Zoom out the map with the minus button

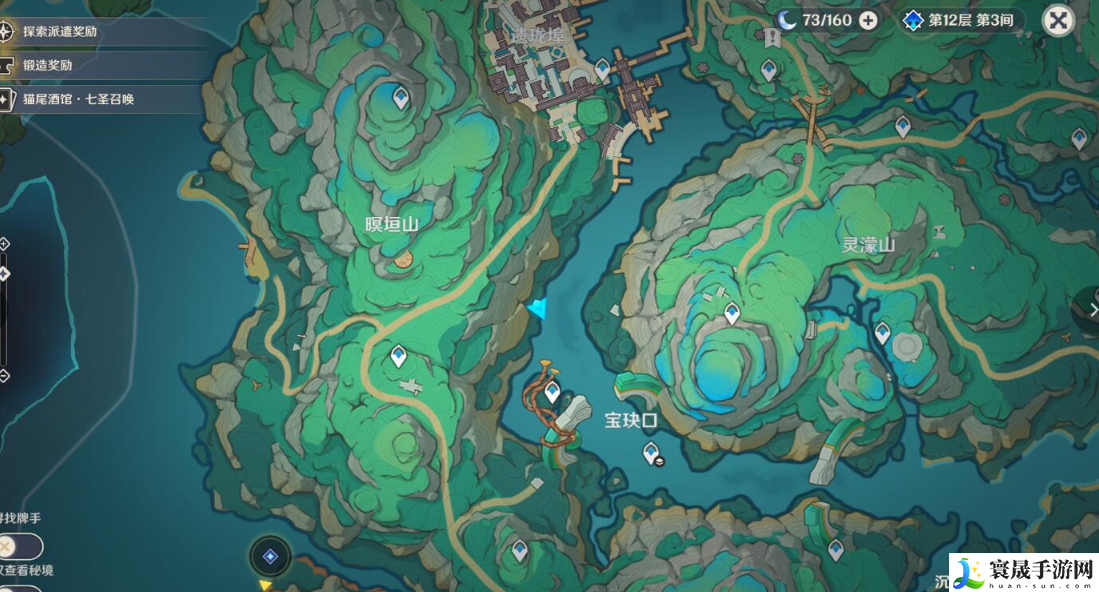pos(4,376)
